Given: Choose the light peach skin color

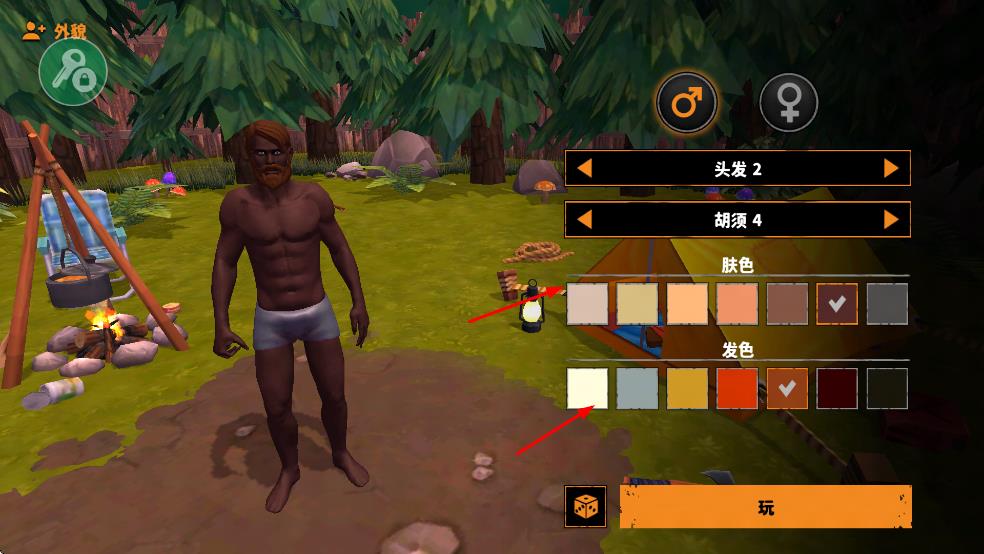Looking at the screenshot, I should pos(687,304).
